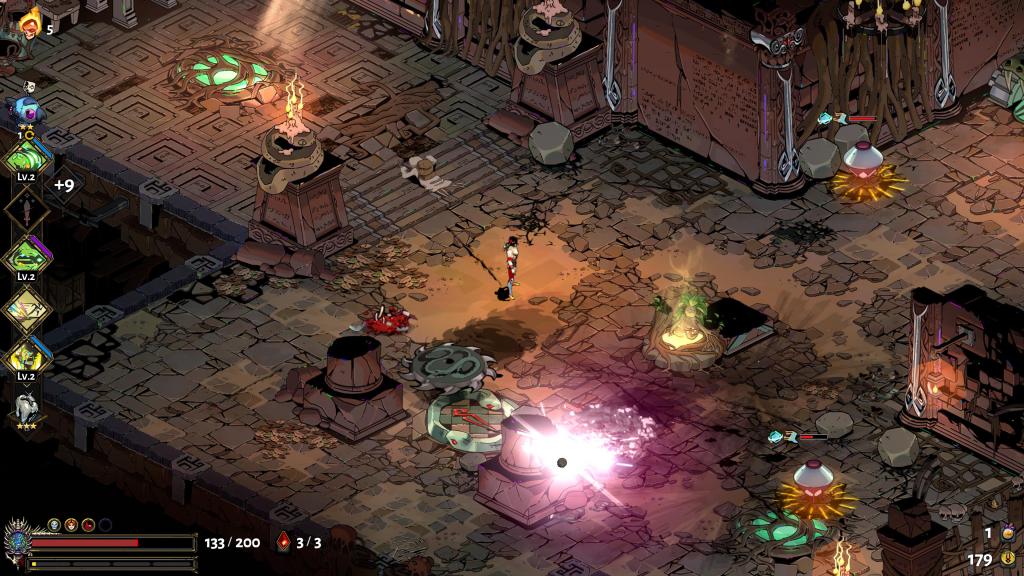Click the gold obol coin currency icon
1024x576 pixels.
click(1008, 559)
